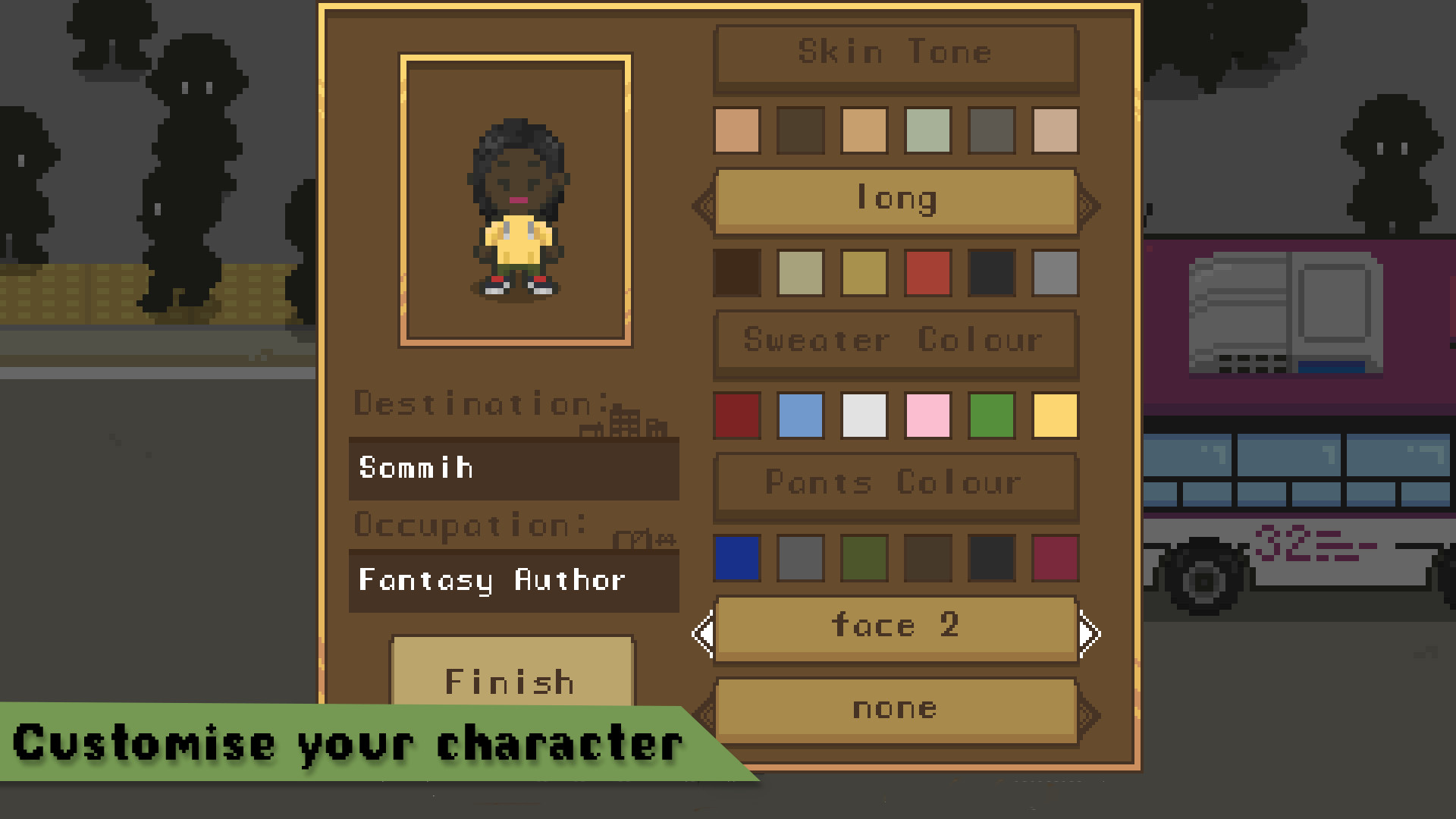Click the Sweater Colour header label
This screenshot has height=819, width=1456.
click(x=895, y=340)
